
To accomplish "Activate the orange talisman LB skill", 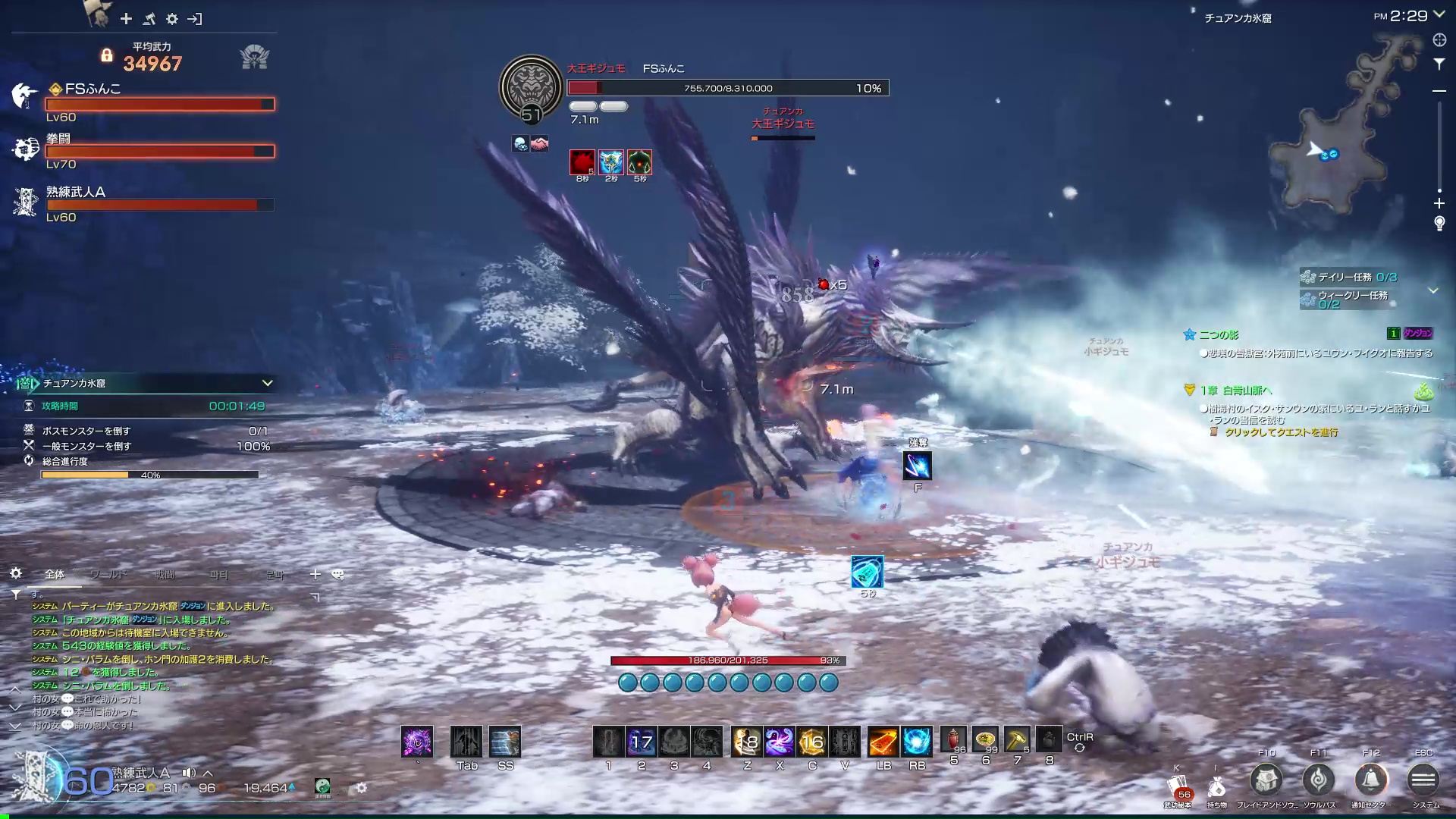I will point(883,742).
